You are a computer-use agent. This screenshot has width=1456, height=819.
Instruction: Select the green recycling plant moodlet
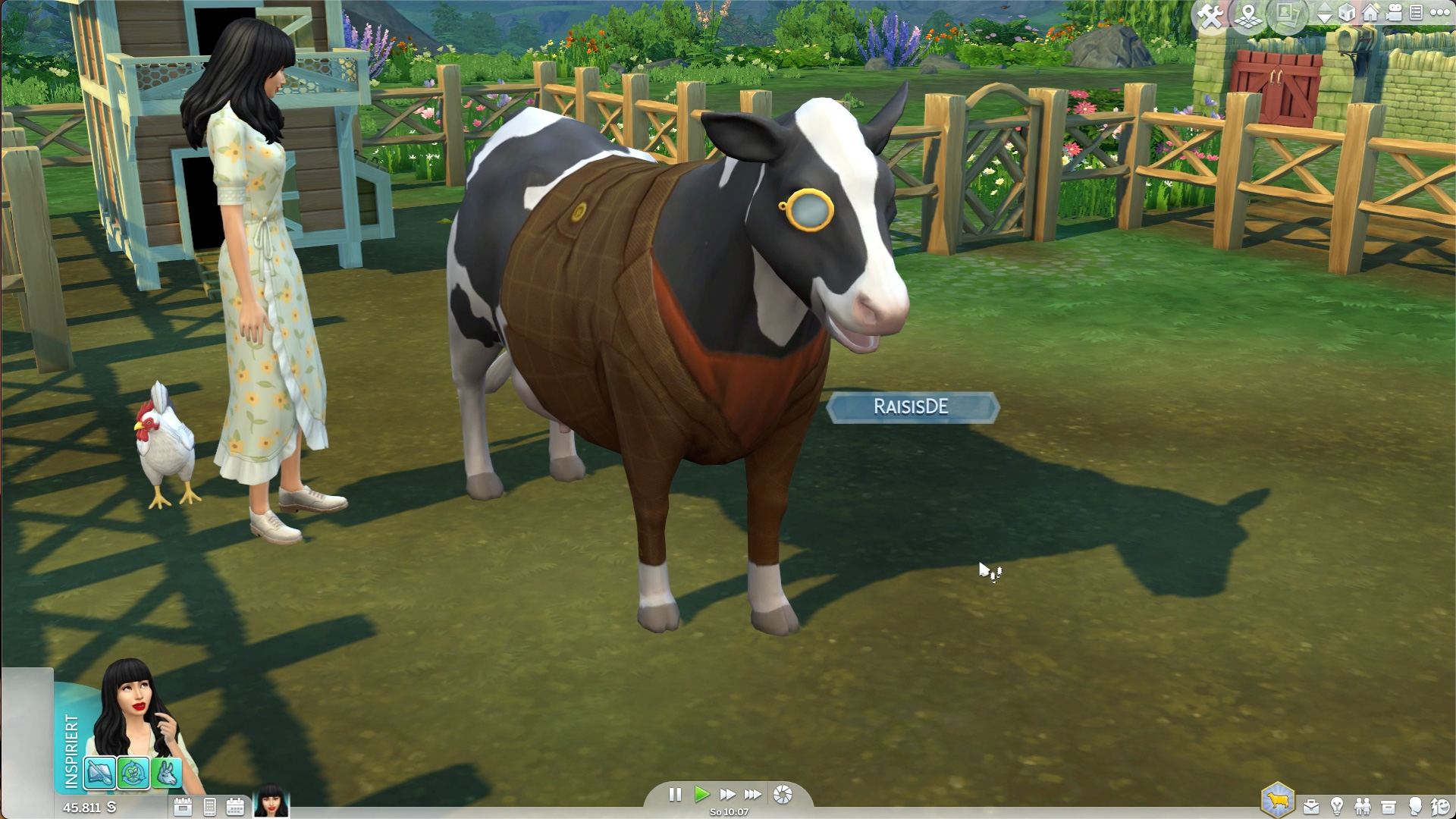pyautogui.click(x=133, y=773)
